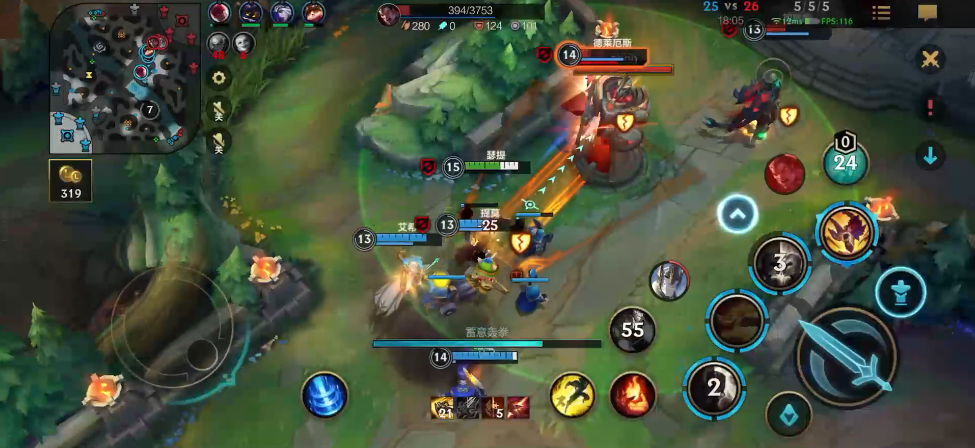Open the chat speech bubble
The image size is (975, 448).
tap(927, 13)
